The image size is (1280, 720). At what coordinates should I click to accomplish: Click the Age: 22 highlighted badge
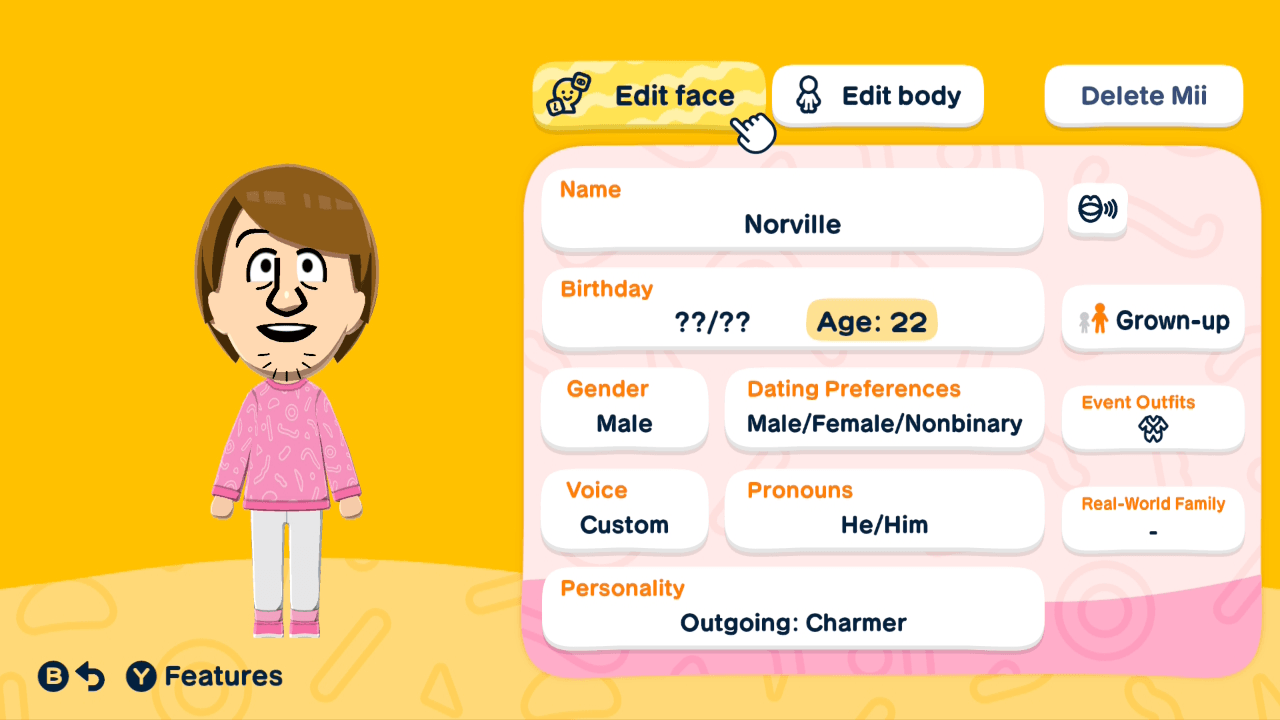click(x=870, y=321)
